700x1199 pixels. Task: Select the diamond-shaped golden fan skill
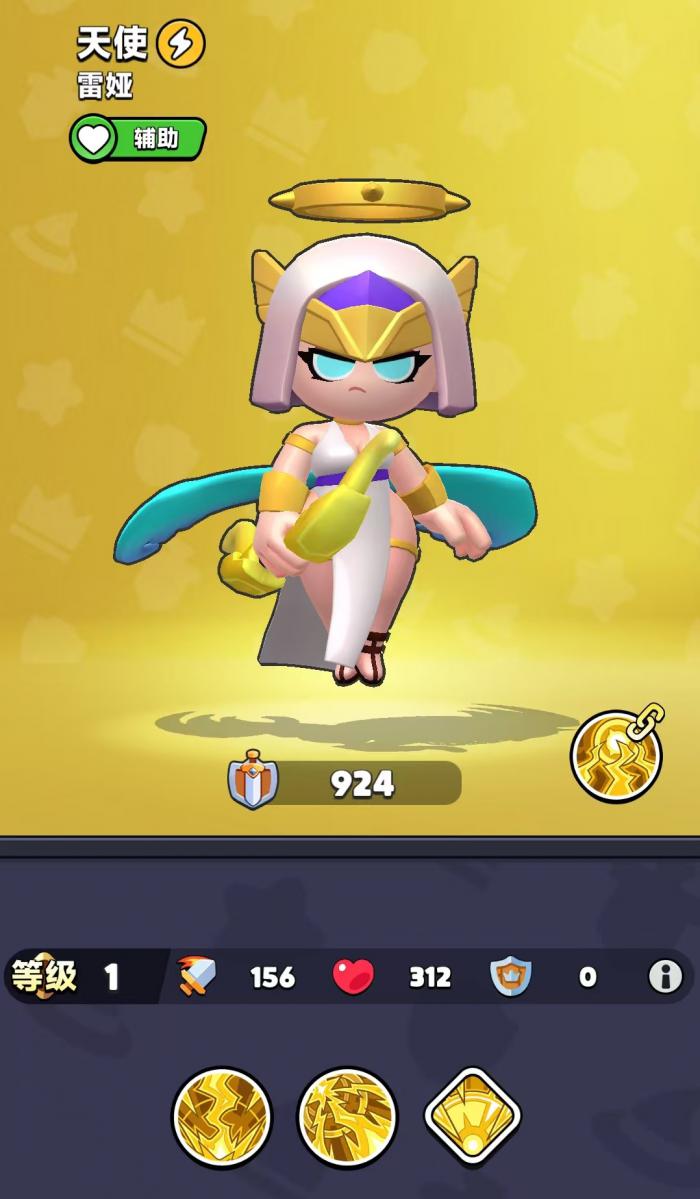pyautogui.click(x=473, y=1116)
